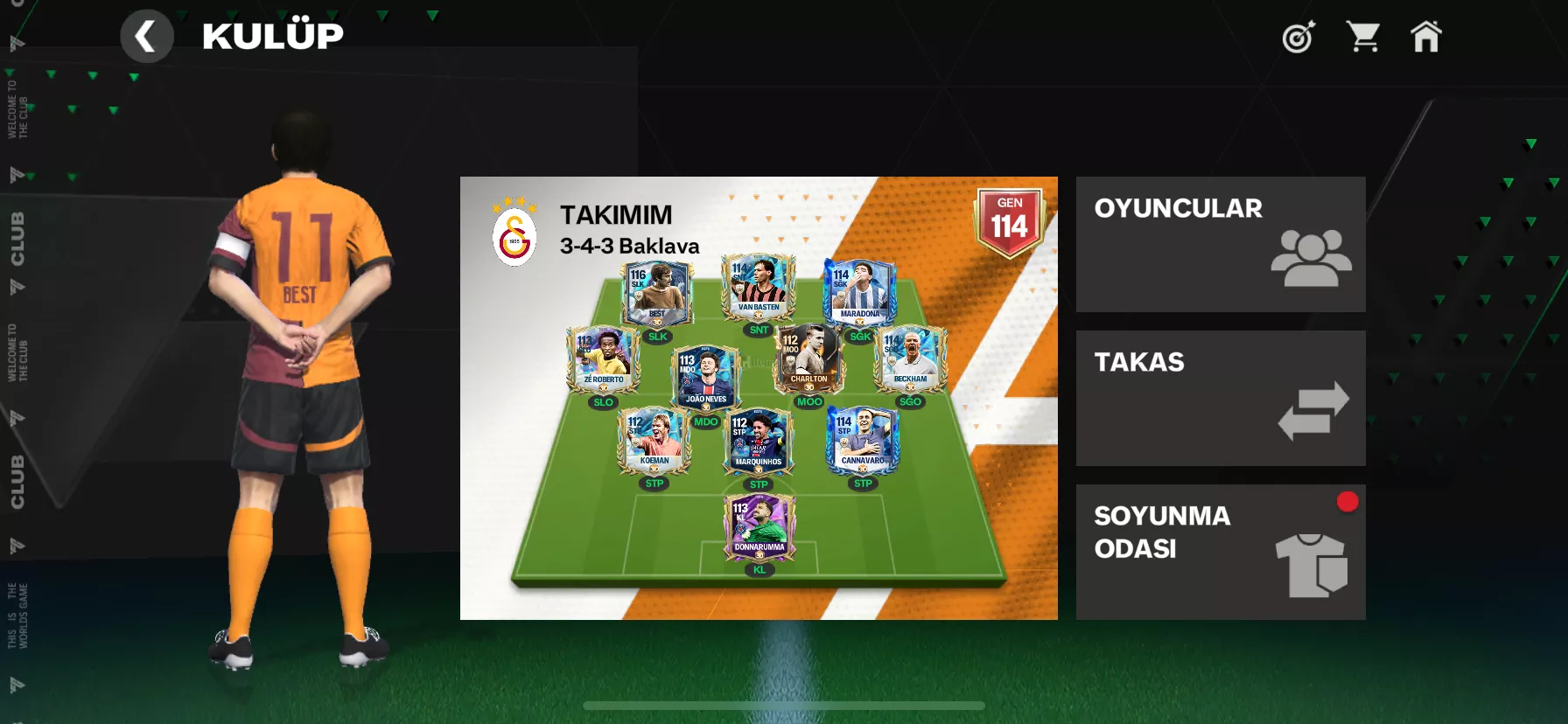The width and height of the screenshot is (1568, 724).
Task: Return to the home screen
Action: click(1425, 37)
